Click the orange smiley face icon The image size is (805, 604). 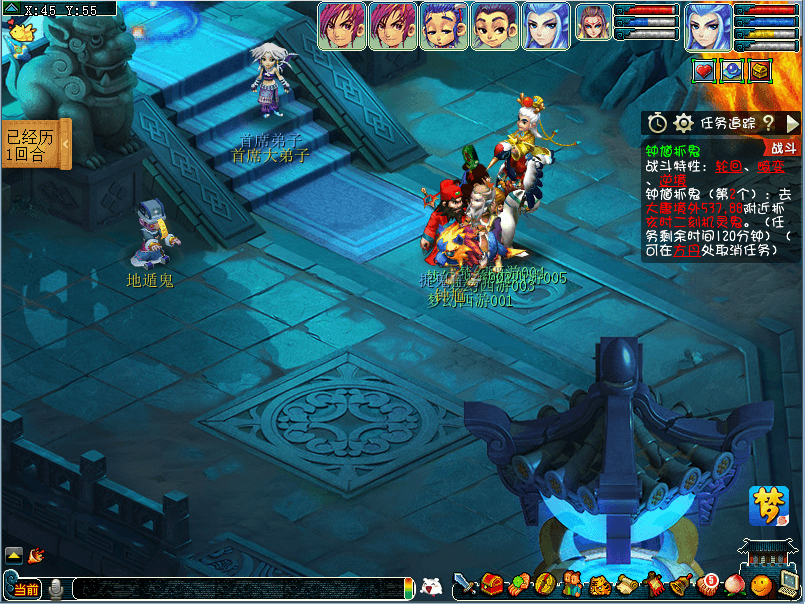coord(761,584)
